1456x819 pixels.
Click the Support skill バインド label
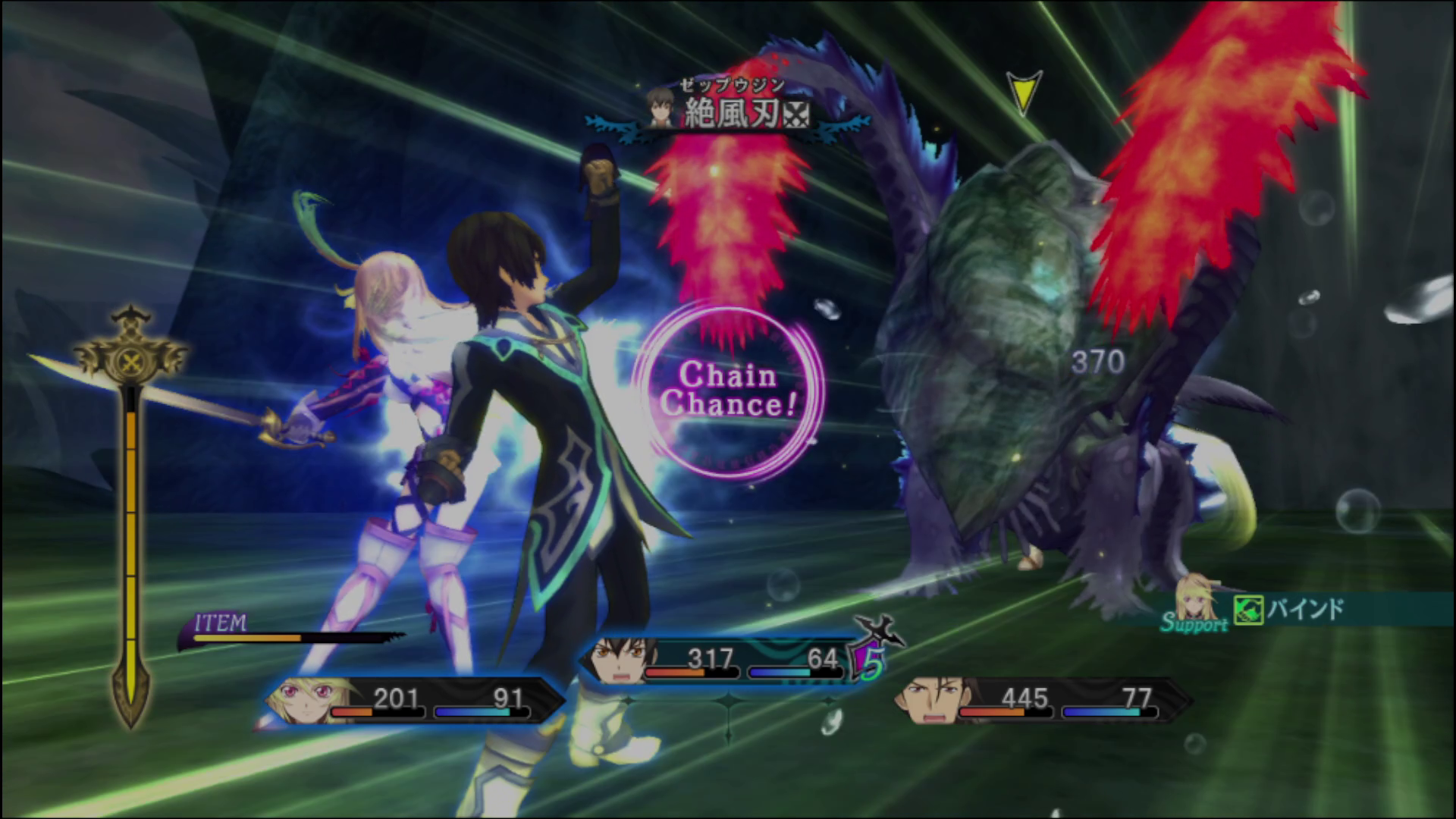pyautogui.click(x=1305, y=610)
